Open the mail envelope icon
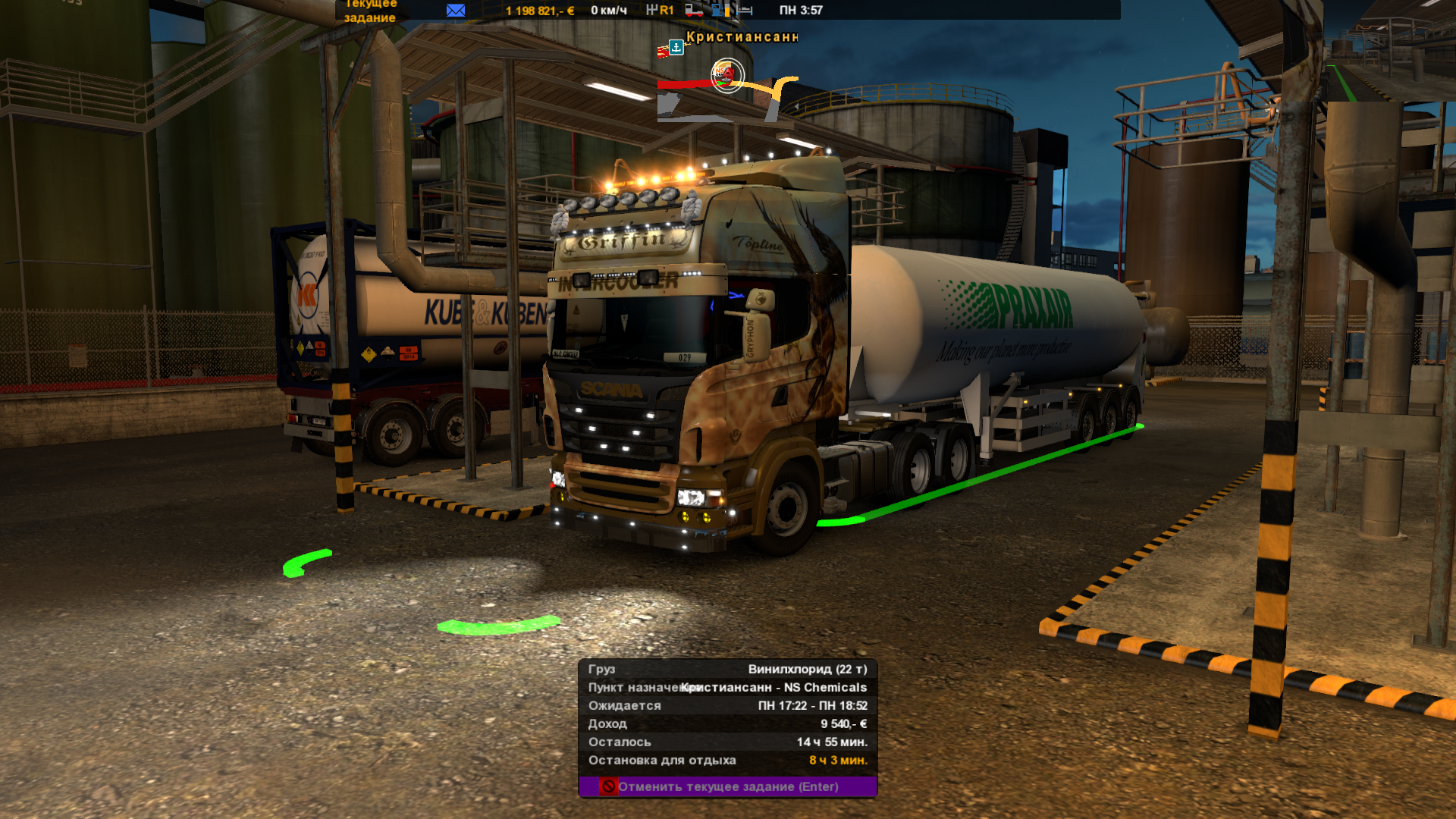 (456, 11)
